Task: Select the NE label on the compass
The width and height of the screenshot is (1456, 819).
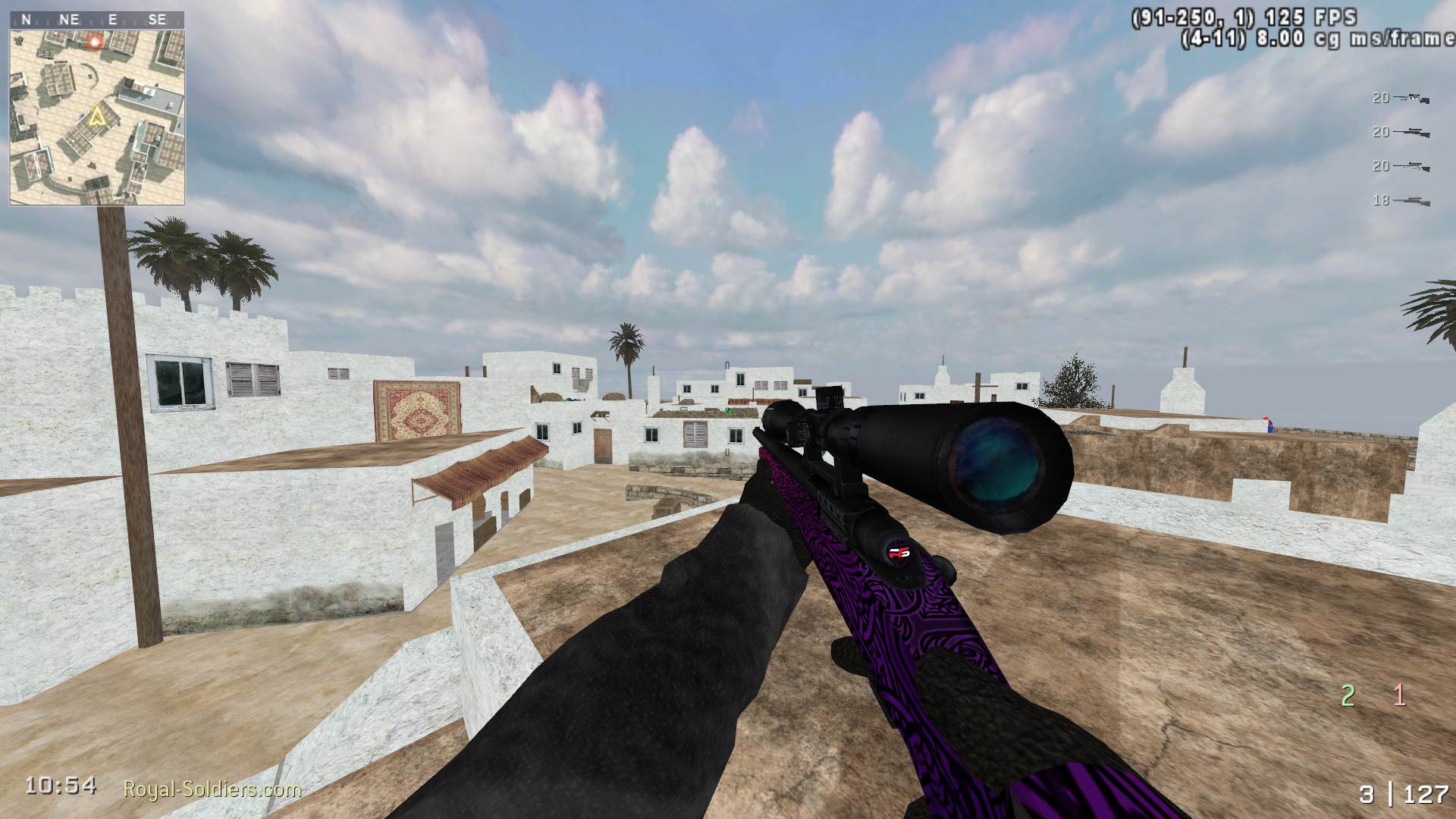Action: (x=68, y=19)
